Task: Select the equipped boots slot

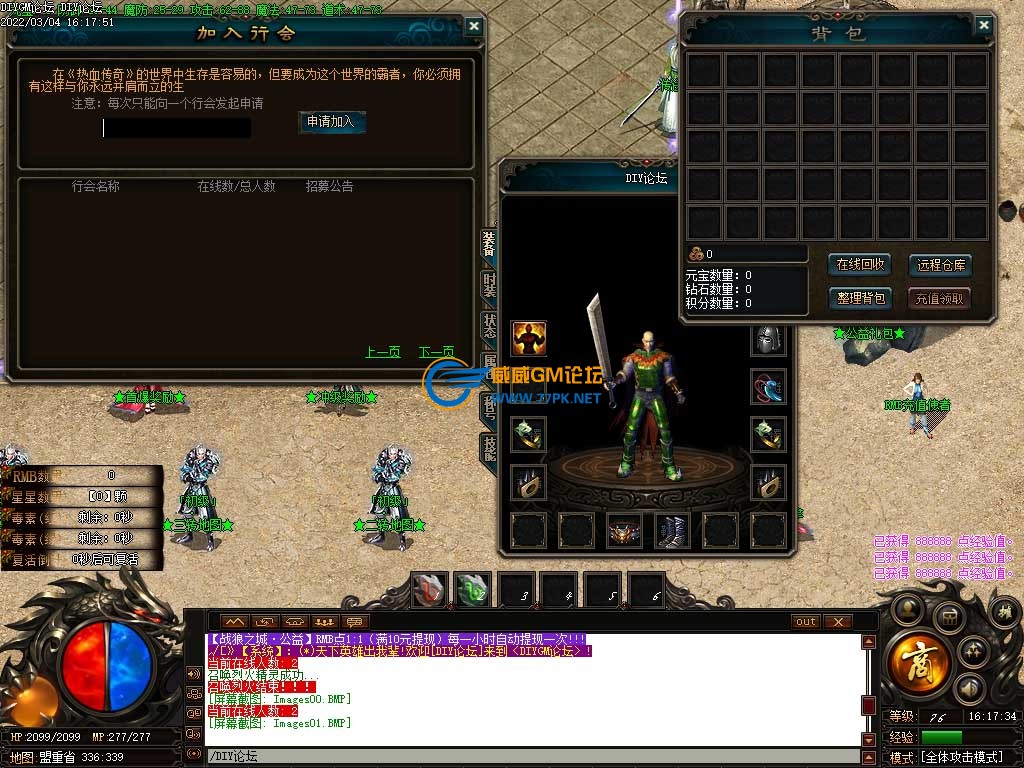Action: click(672, 531)
